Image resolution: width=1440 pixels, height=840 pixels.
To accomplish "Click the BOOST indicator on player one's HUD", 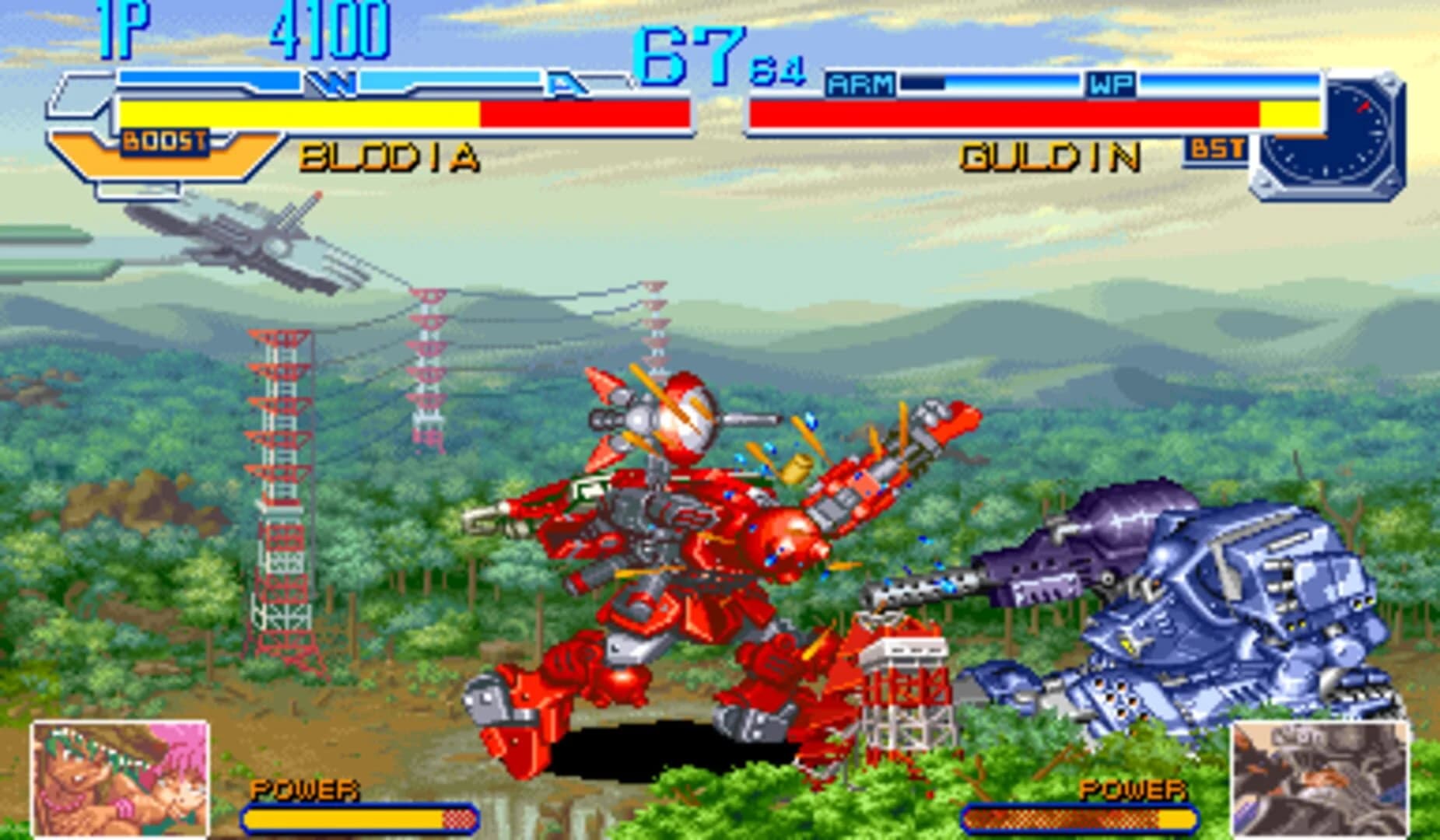I will pyautogui.click(x=163, y=140).
